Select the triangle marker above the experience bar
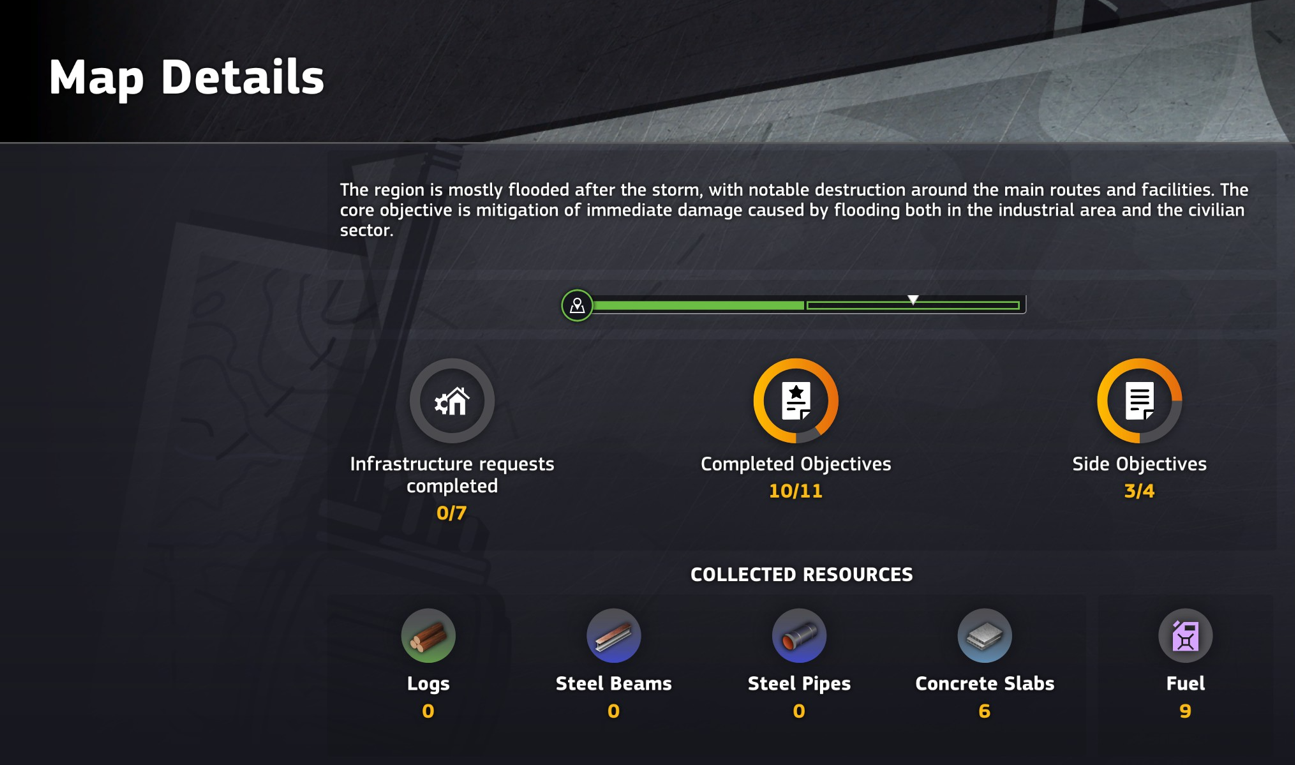Screen dimensions: 1295x765 pos(913,297)
